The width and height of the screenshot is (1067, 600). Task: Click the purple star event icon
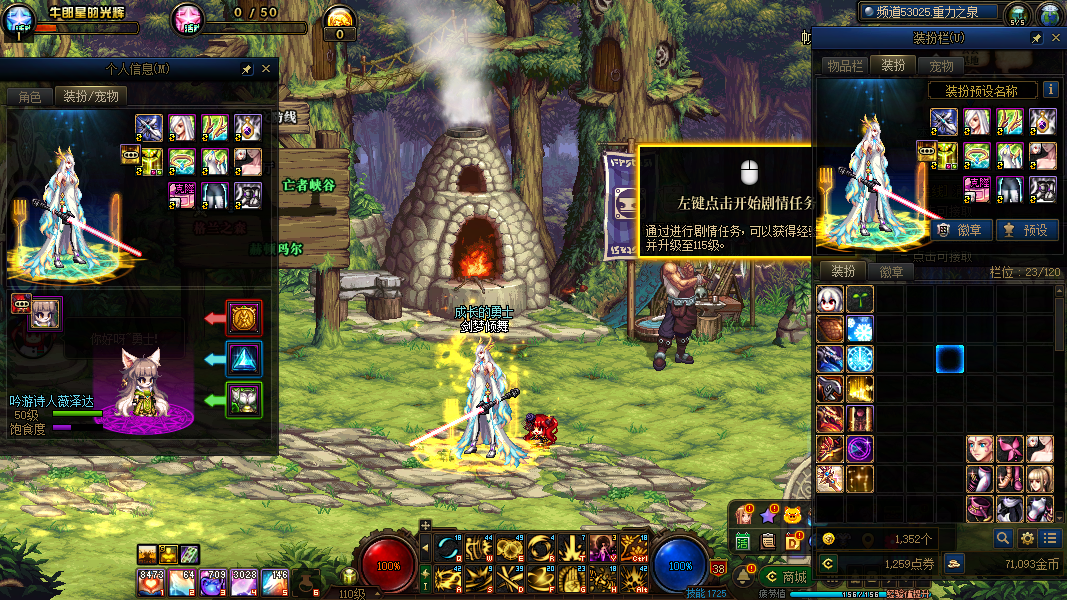[x=768, y=516]
